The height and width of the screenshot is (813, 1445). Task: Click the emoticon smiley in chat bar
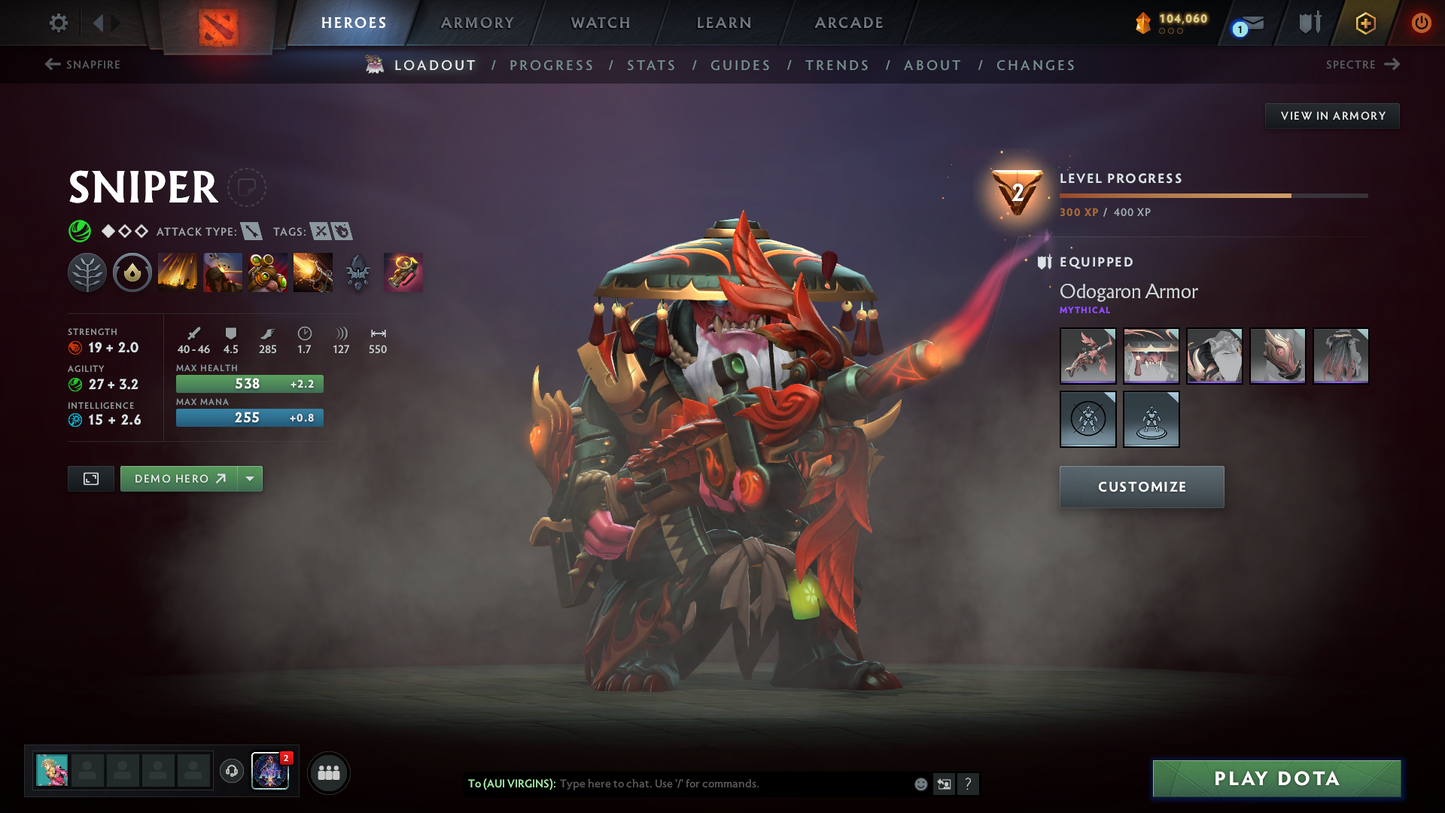(x=920, y=784)
